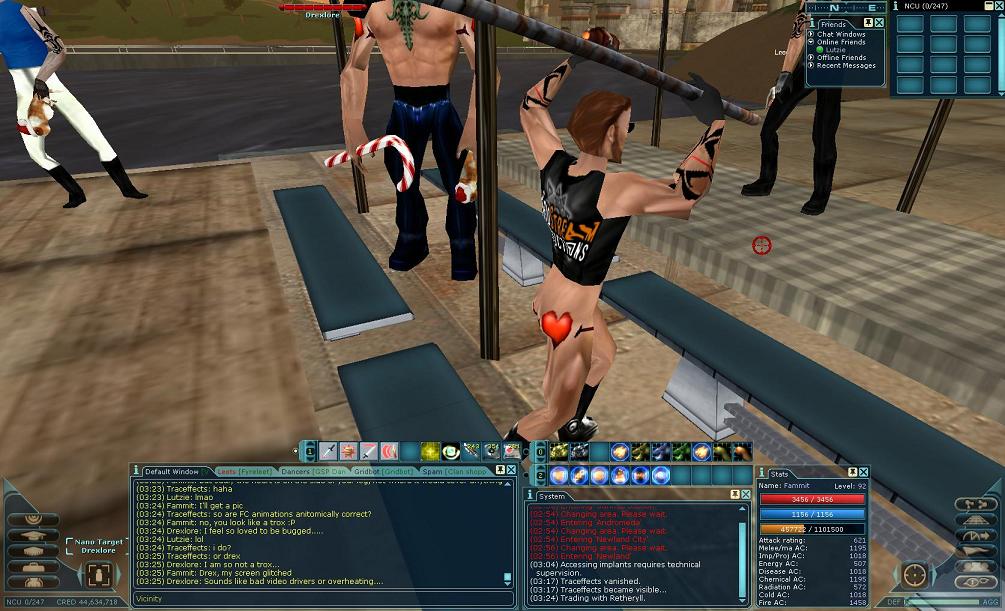Collapse the Online Friends list

coord(811,42)
